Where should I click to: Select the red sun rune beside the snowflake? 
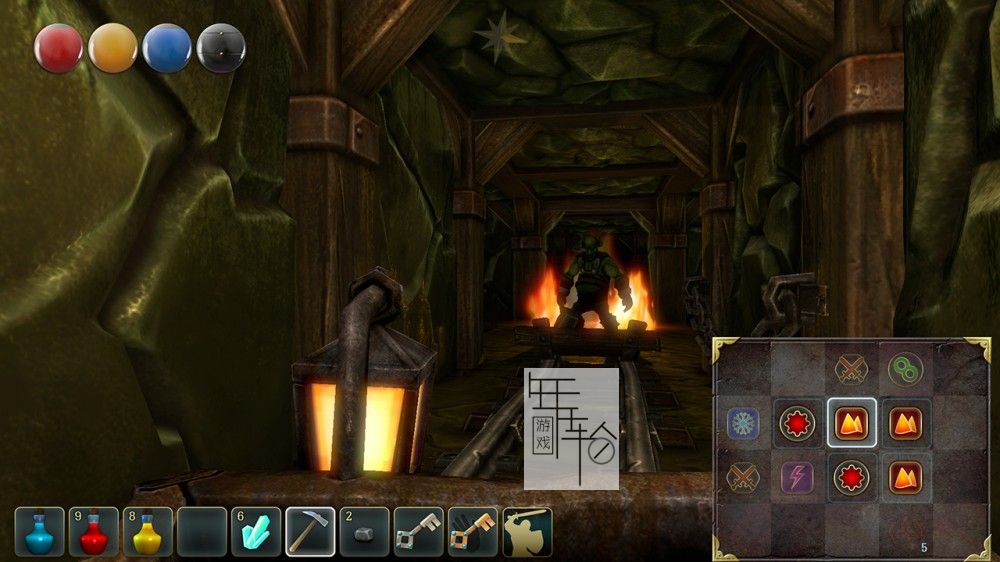[798, 423]
